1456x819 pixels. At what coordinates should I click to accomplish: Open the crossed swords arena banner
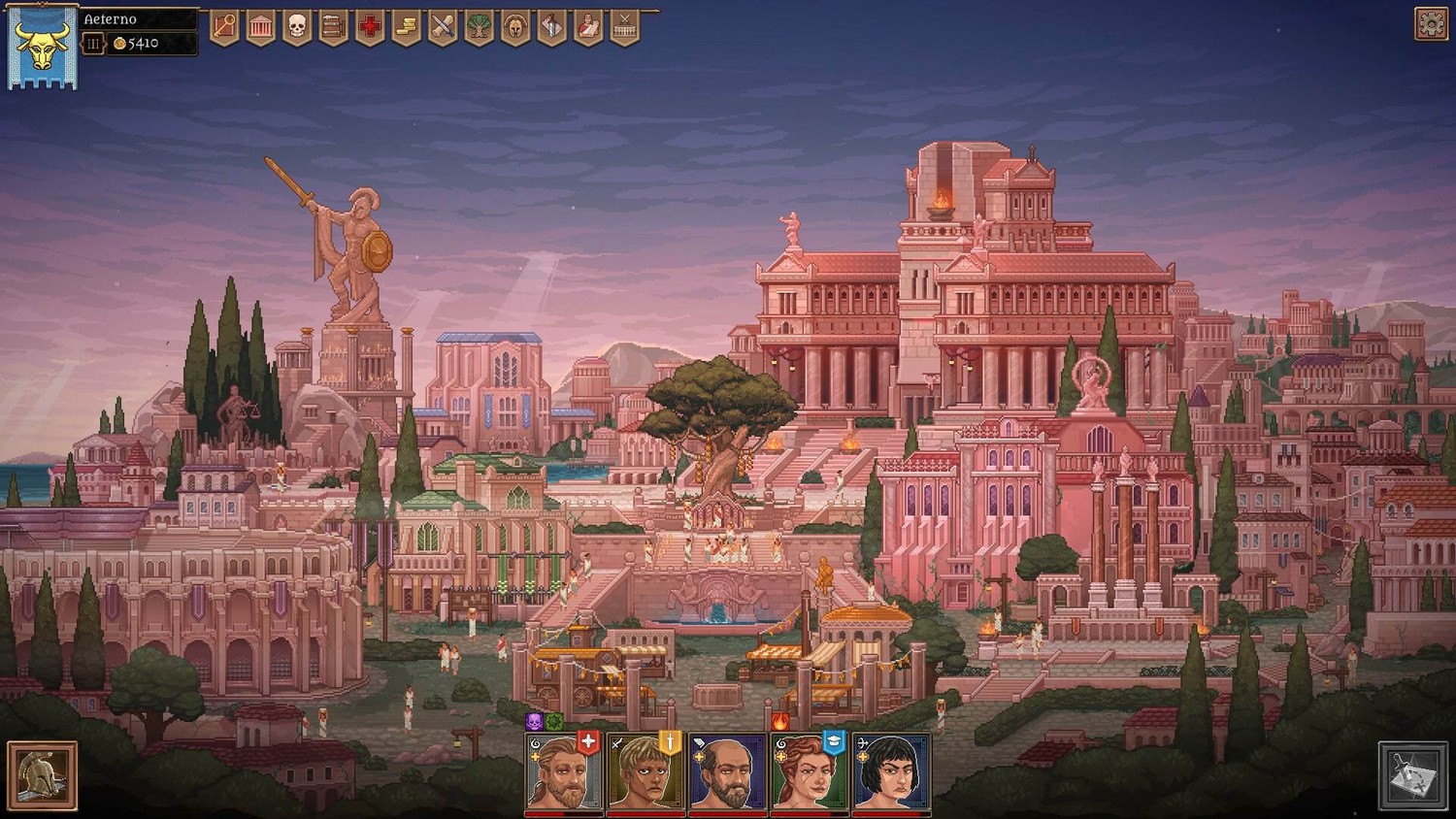[x=624, y=27]
